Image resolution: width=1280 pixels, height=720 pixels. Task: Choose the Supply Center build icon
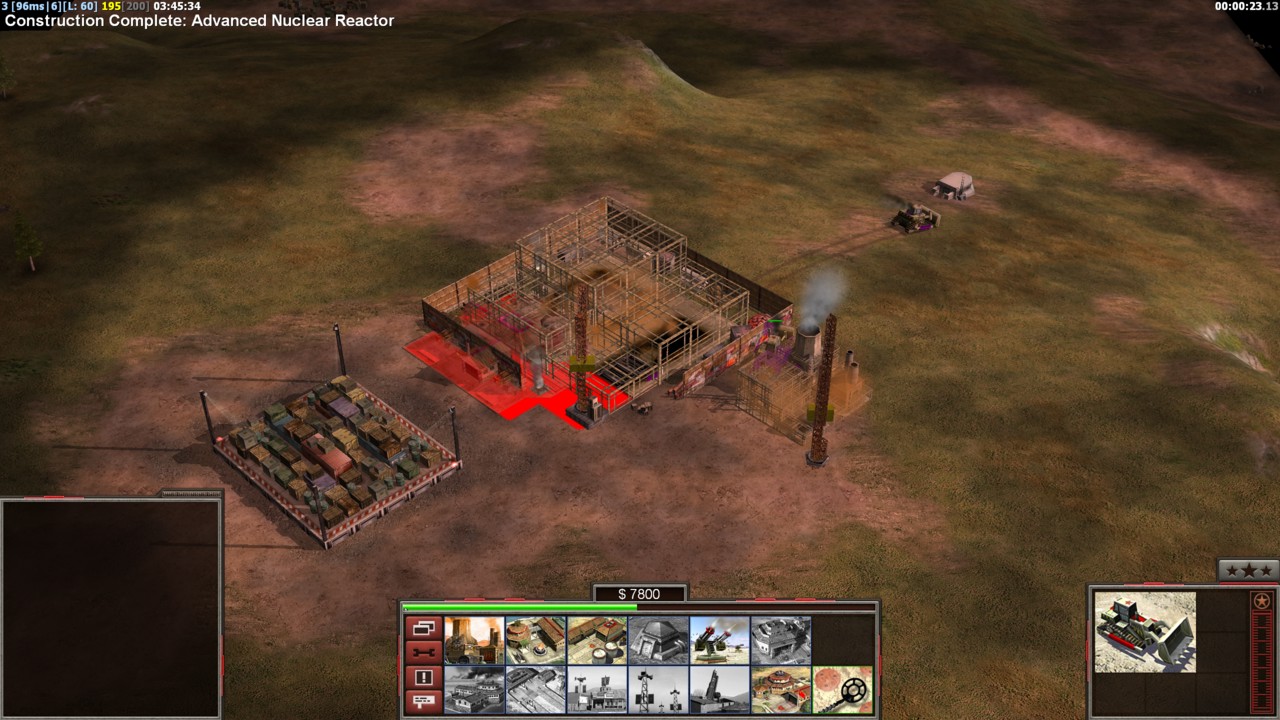pyautogui.click(x=597, y=640)
